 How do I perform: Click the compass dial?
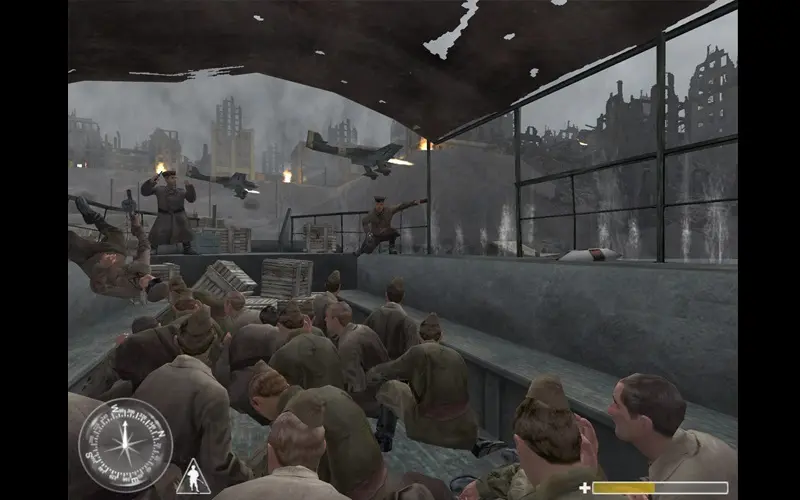[x=125, y=445]
